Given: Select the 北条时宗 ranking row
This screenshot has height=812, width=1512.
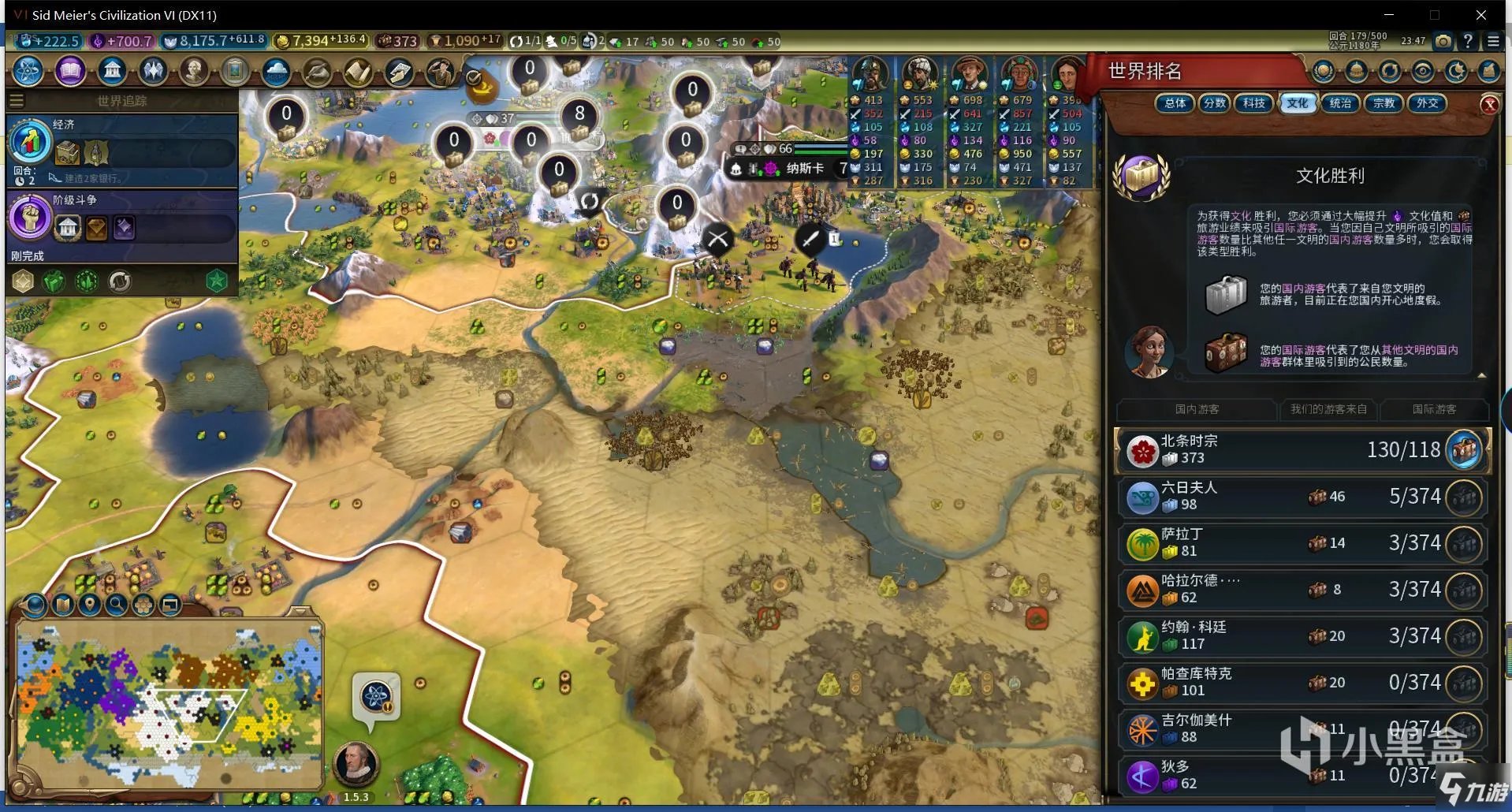Looking at the screenshot, I should coord(1302,450).
